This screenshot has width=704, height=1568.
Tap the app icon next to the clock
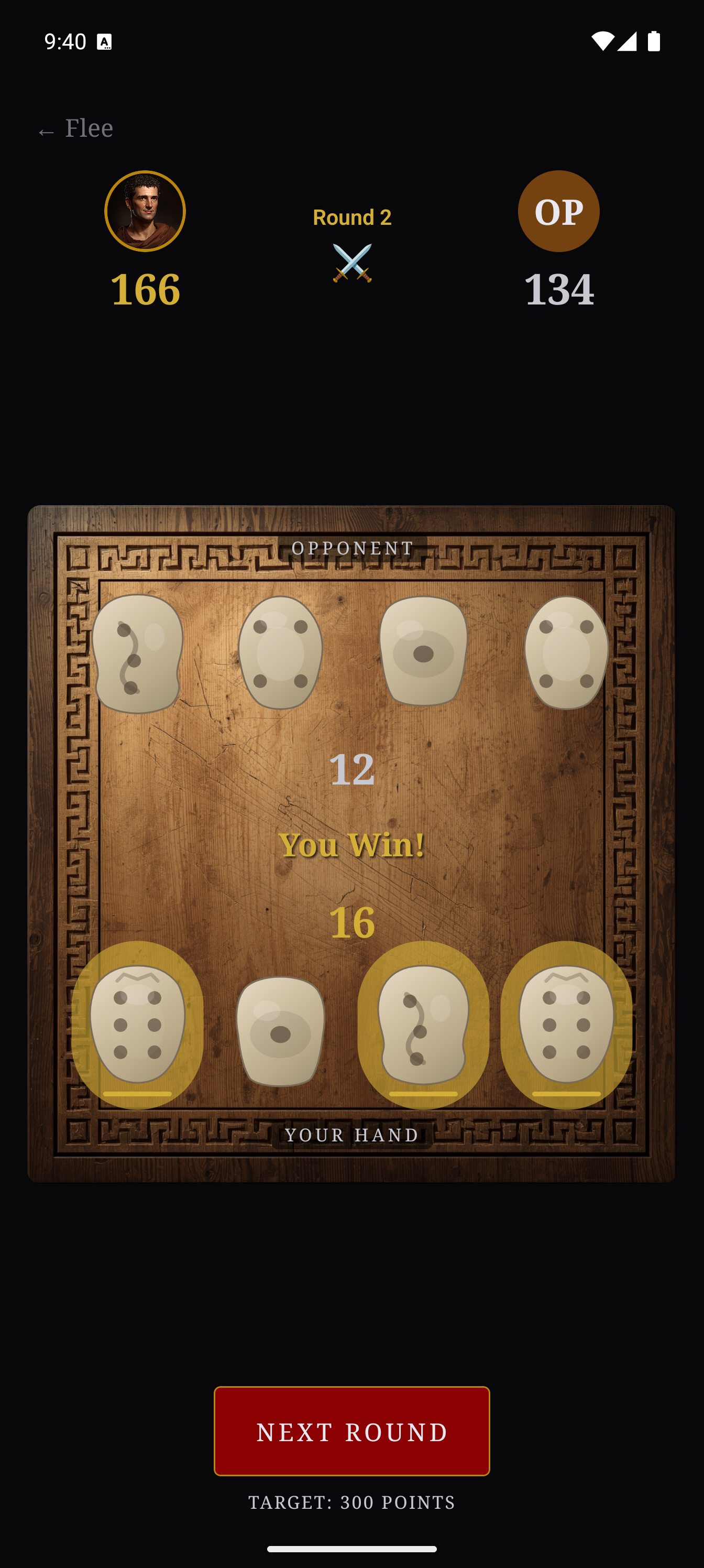point(105,41)
